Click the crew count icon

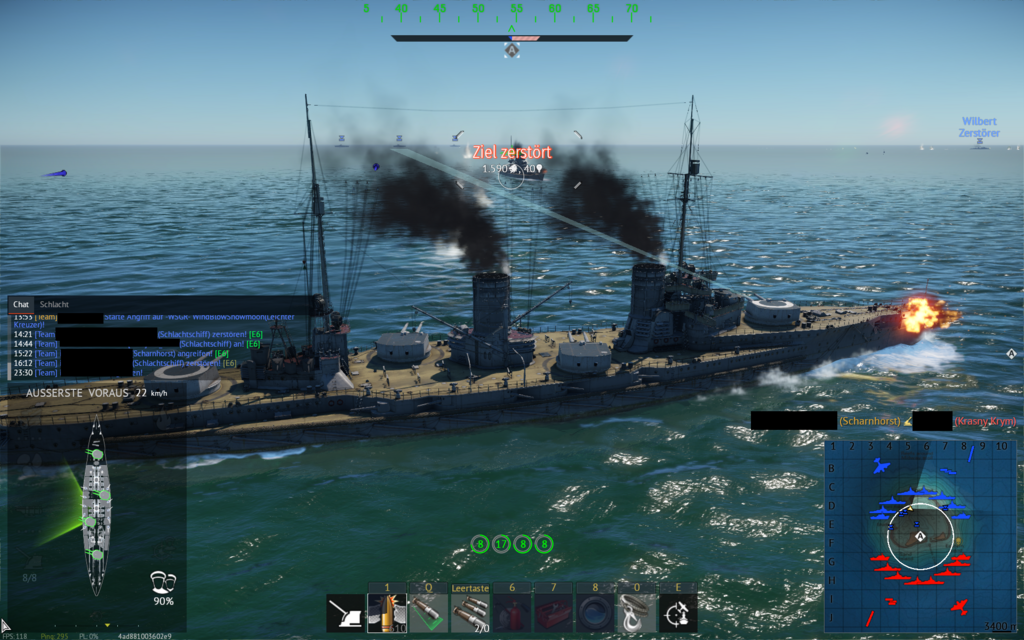(x=162, y=581)
